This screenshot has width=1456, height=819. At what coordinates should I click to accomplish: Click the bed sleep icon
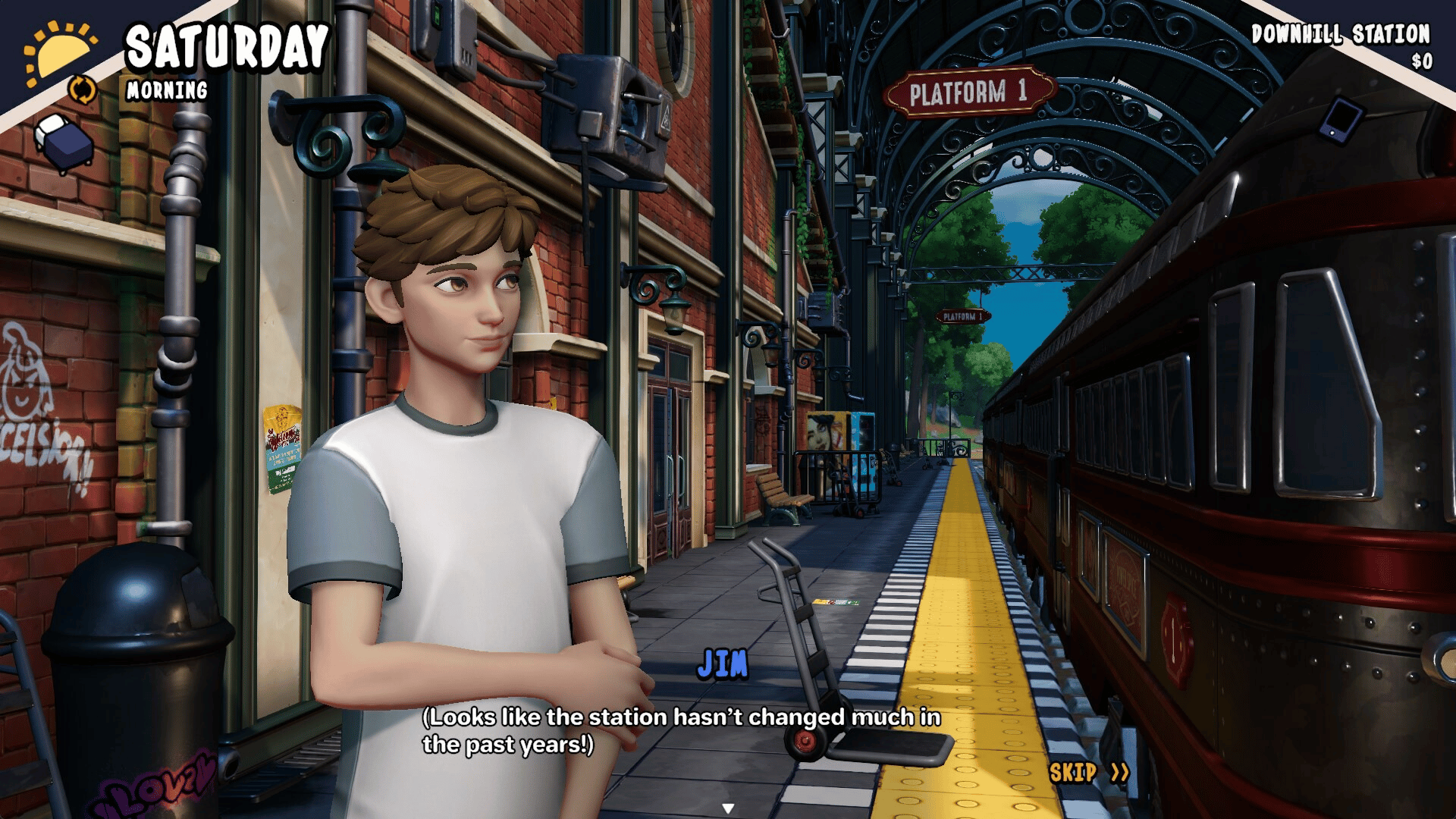(65, 142)
